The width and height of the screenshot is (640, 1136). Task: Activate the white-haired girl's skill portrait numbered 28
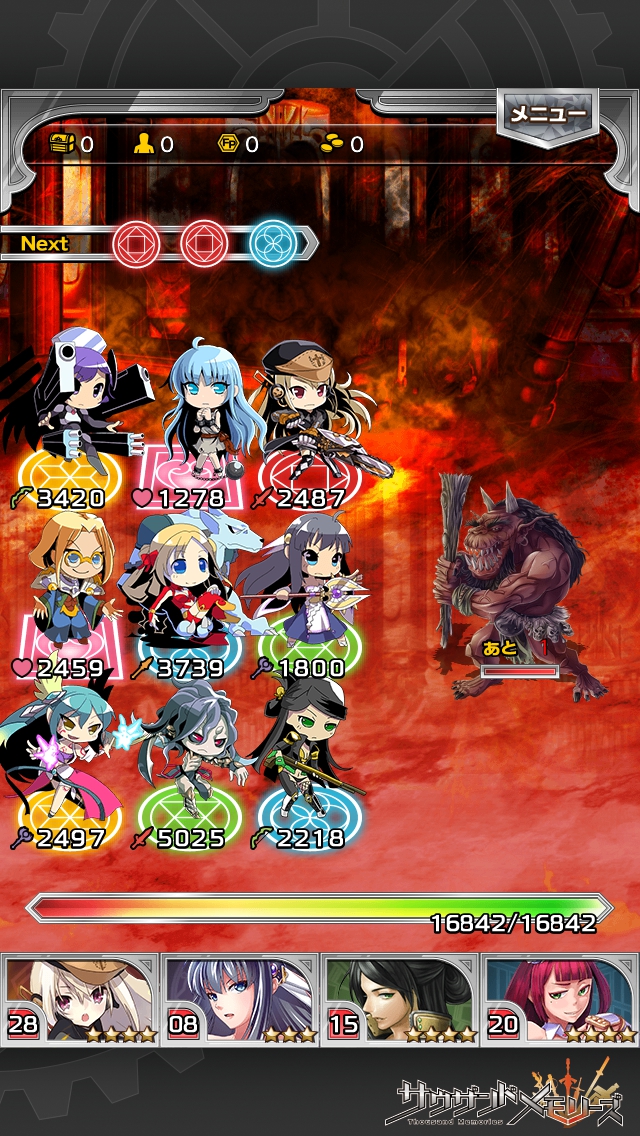80,1000
